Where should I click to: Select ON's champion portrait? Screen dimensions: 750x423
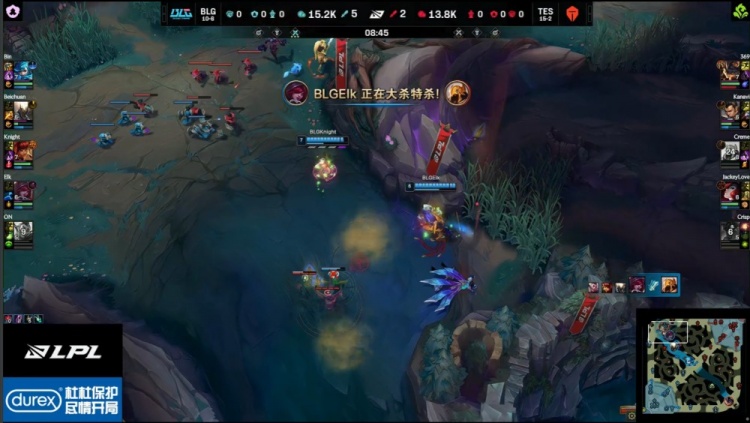(24, 232)
